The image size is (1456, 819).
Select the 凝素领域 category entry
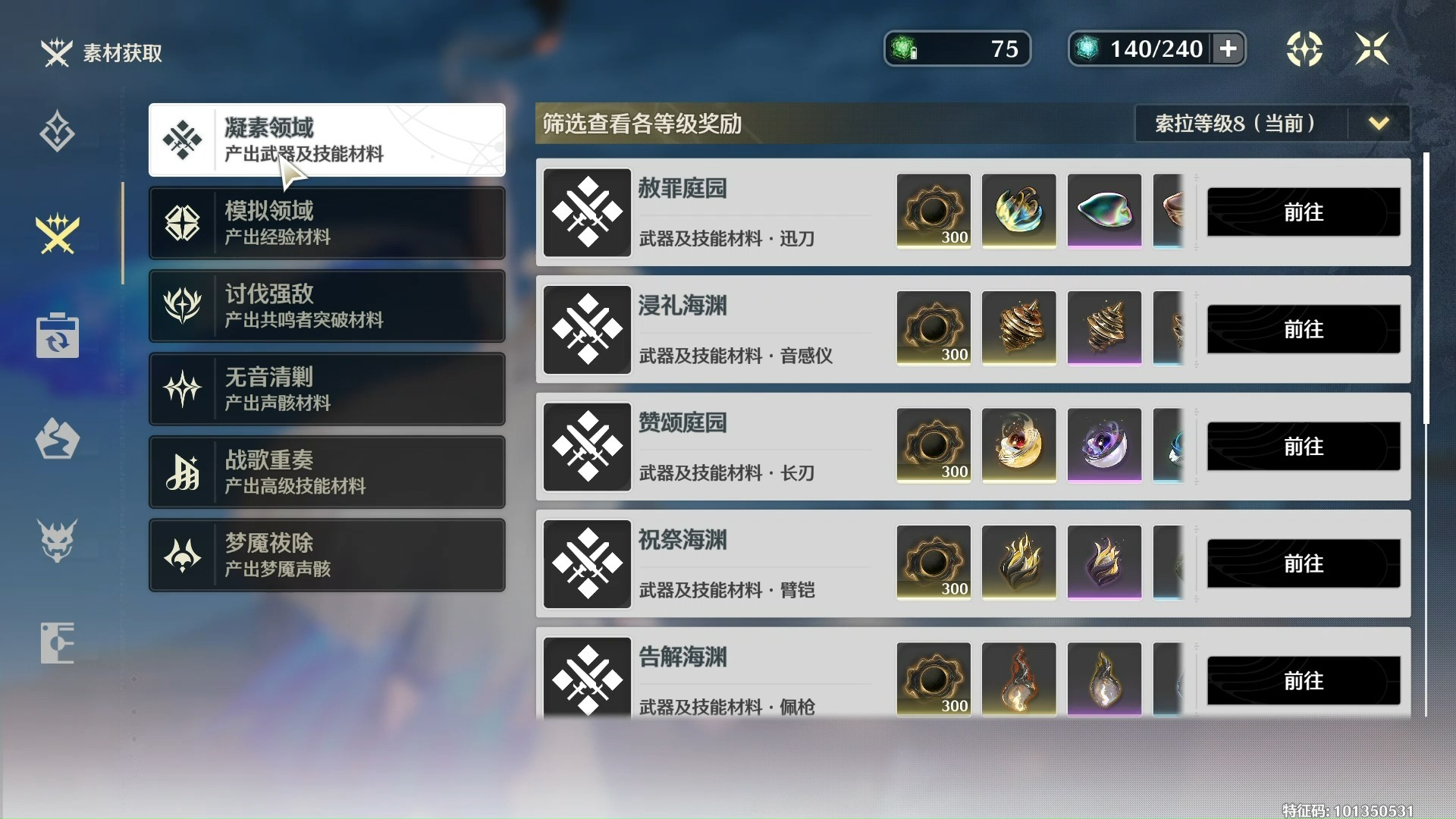326,140
